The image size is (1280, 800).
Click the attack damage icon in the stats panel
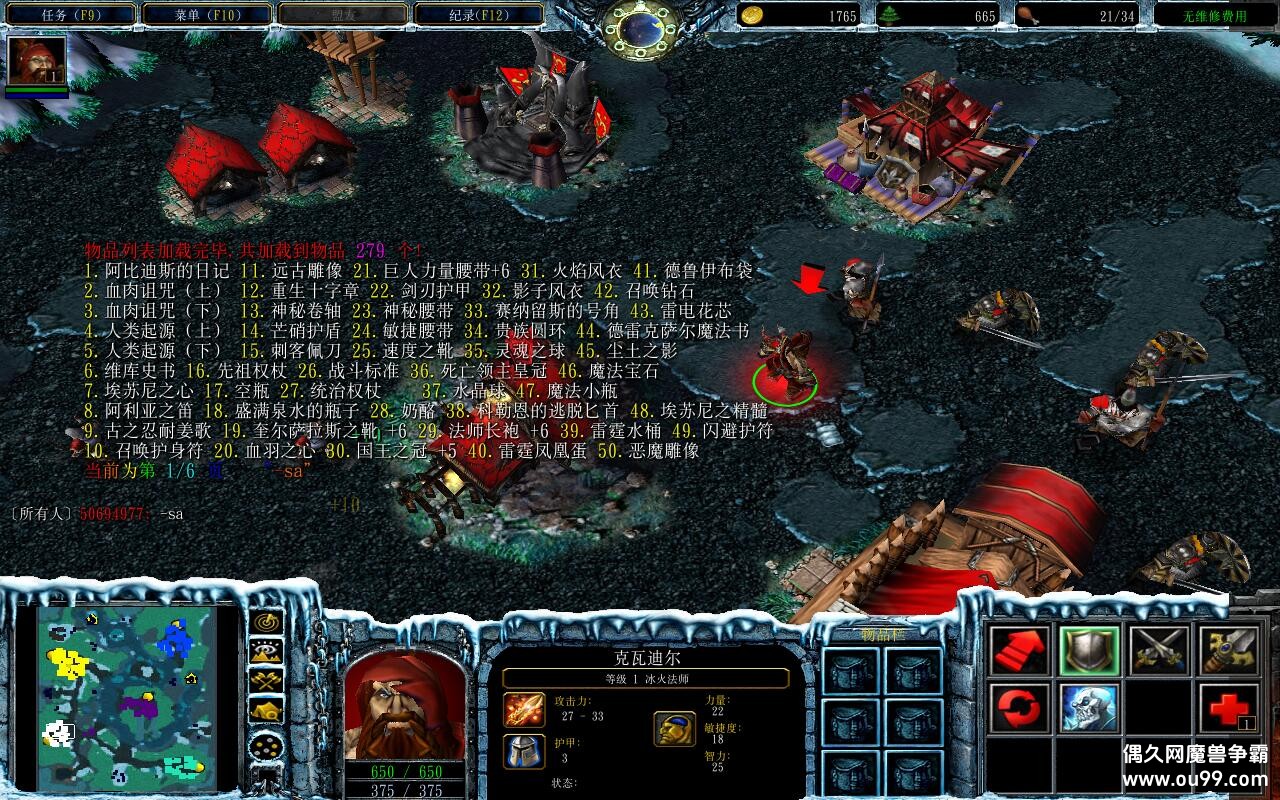click(523, 710)
